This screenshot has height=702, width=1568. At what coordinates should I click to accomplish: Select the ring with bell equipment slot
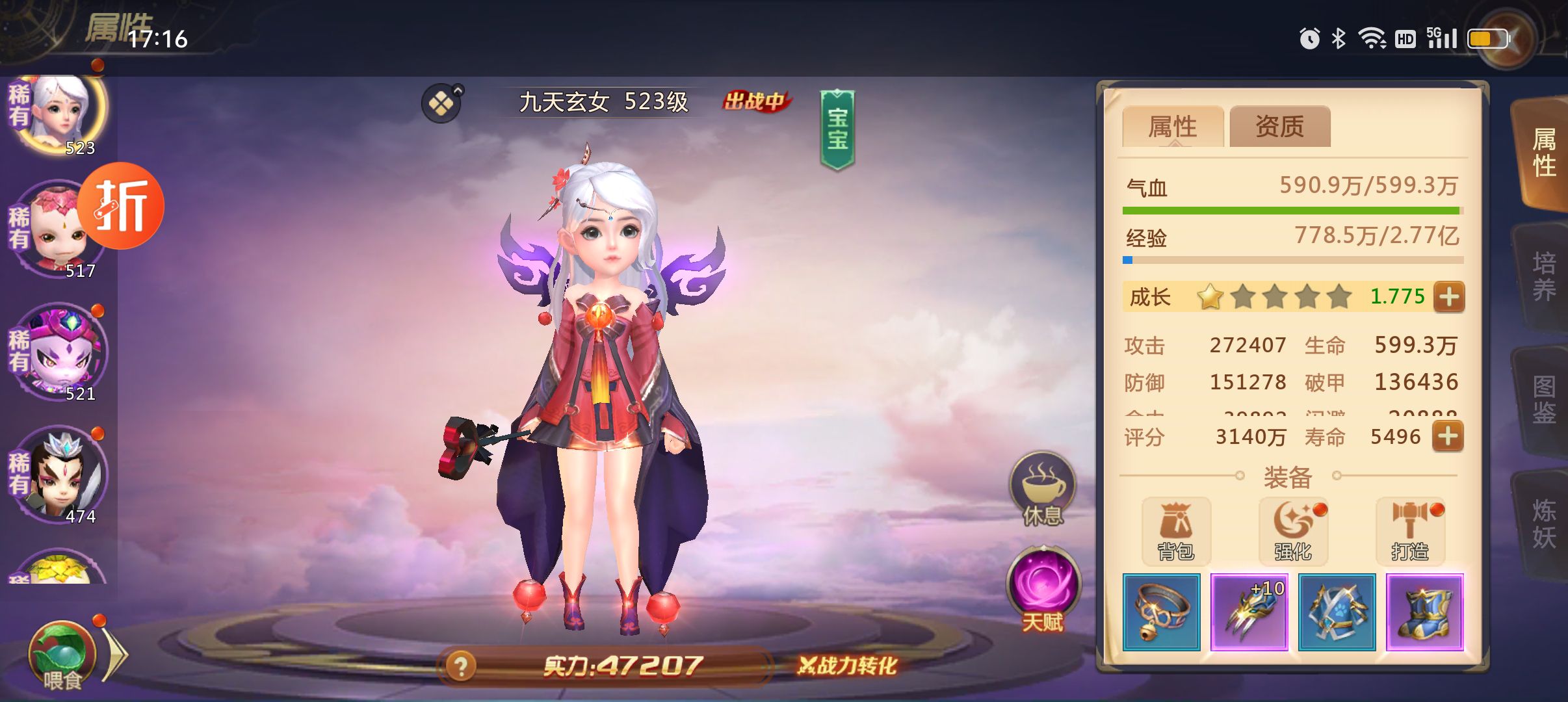(1161, 612)
